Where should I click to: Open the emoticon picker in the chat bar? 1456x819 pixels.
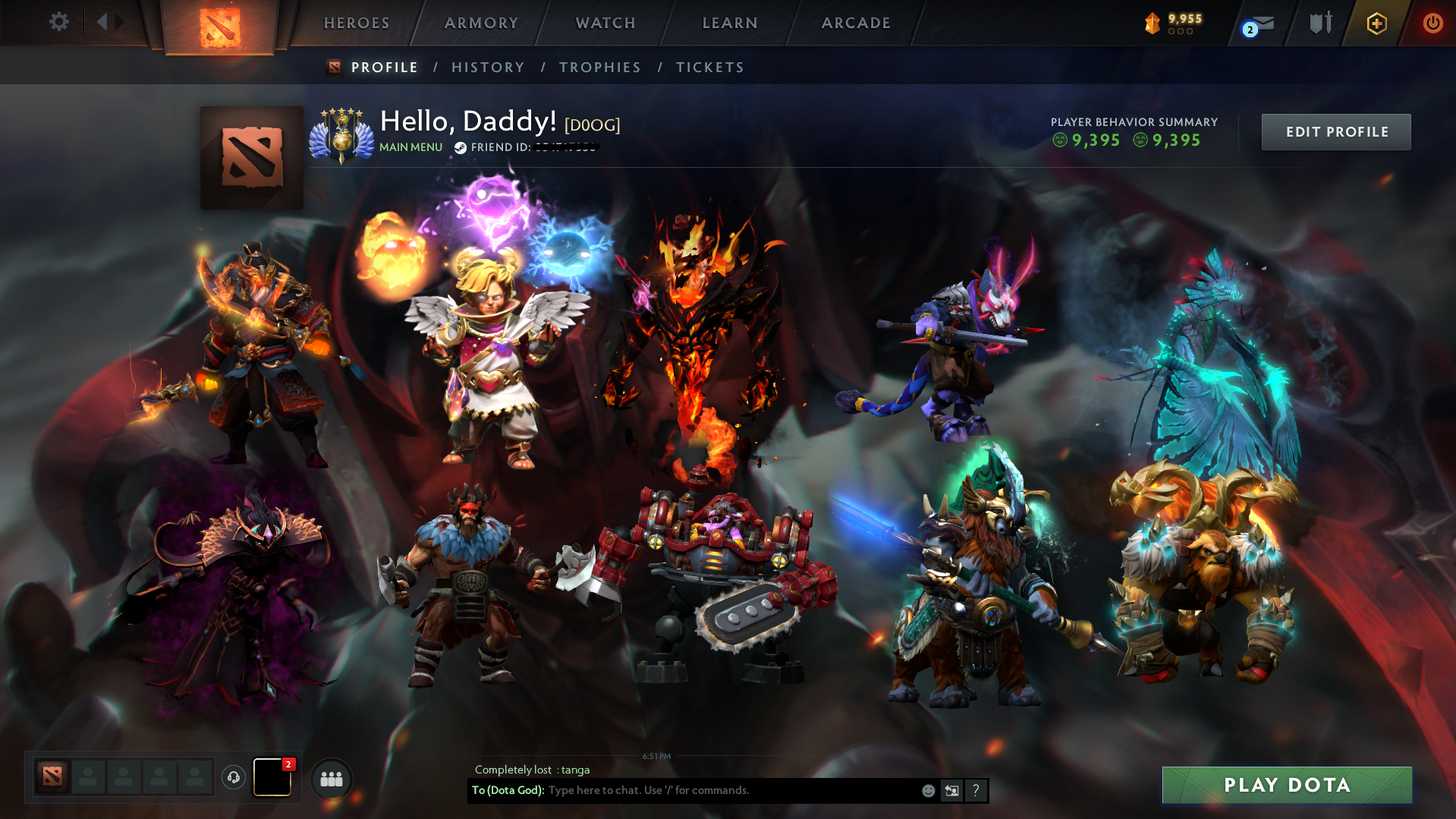click(x=927, y=790)
